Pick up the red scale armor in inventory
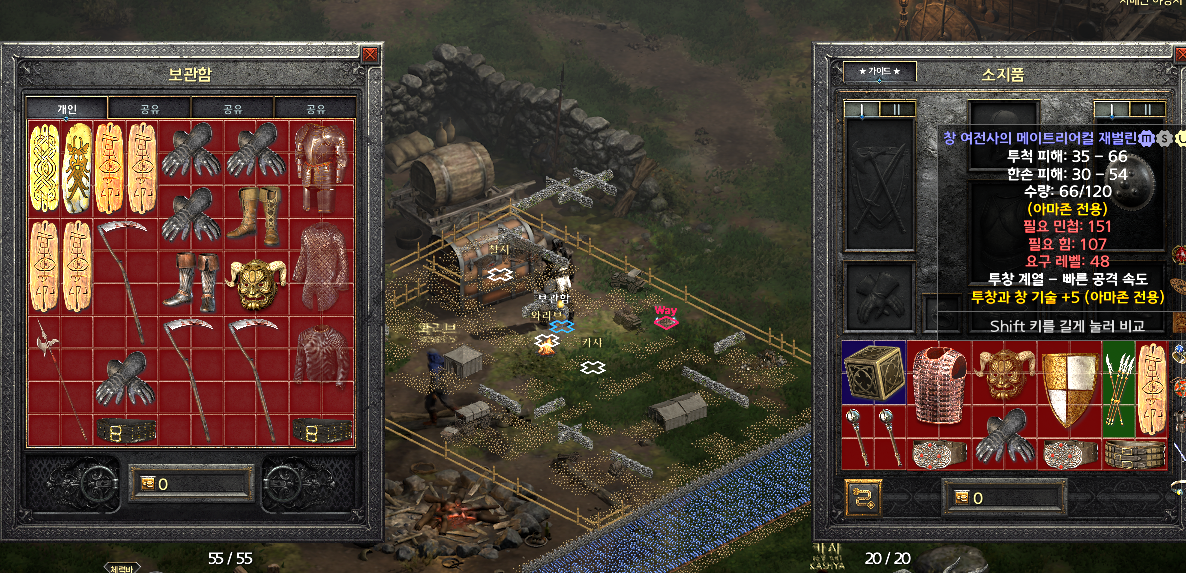This screenshot has height=573, width=1186. (938, 385)
